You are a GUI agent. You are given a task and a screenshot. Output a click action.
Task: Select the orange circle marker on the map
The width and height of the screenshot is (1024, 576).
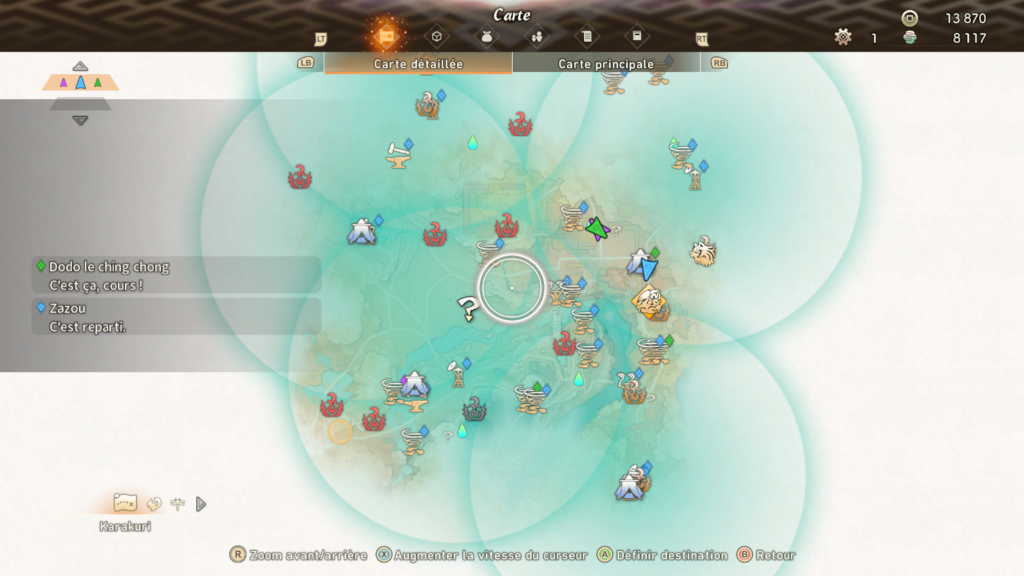pyautogui.click(x=341, y=431)
